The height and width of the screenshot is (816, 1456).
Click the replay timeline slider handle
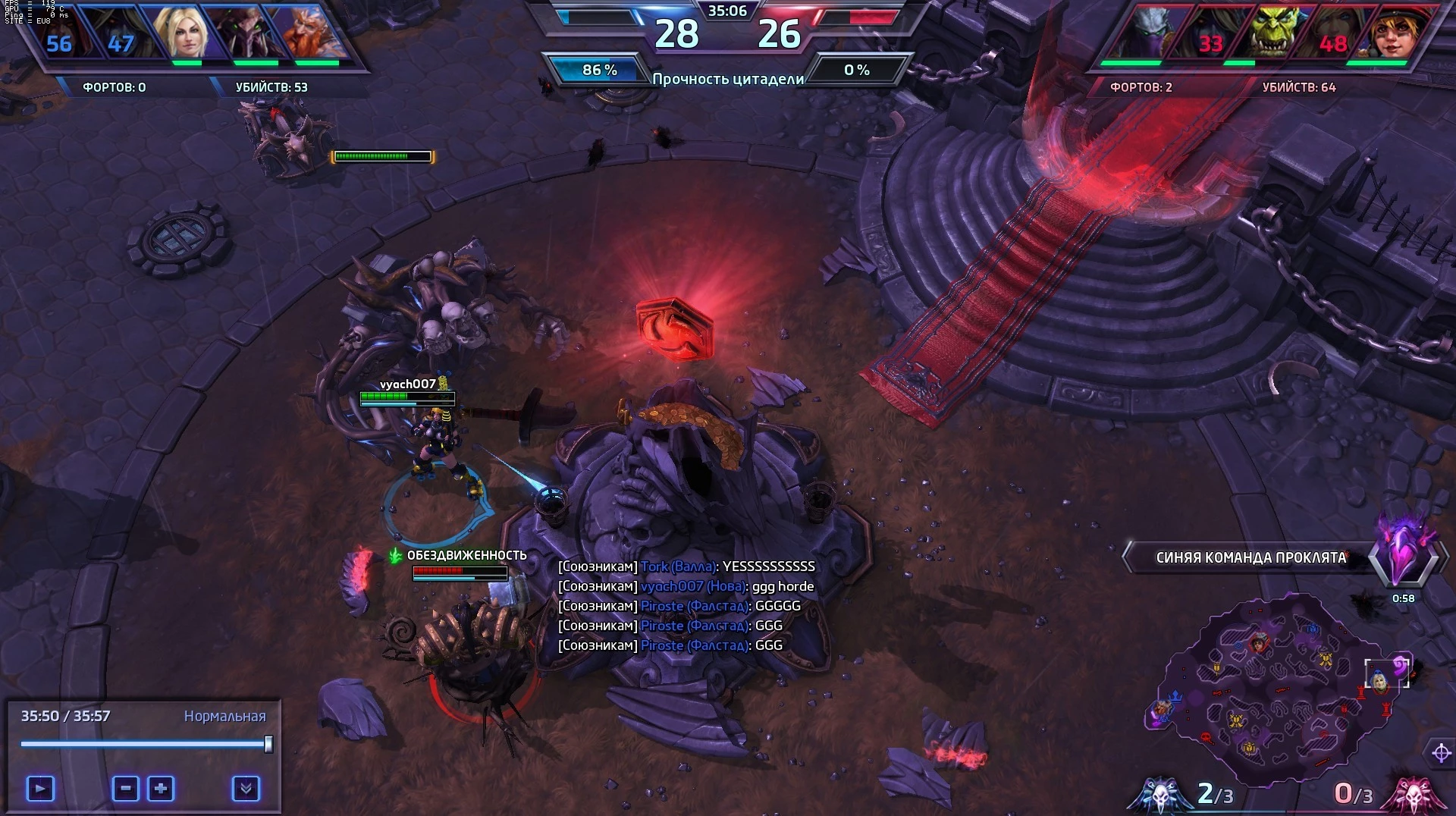click(x=268, y=744)
